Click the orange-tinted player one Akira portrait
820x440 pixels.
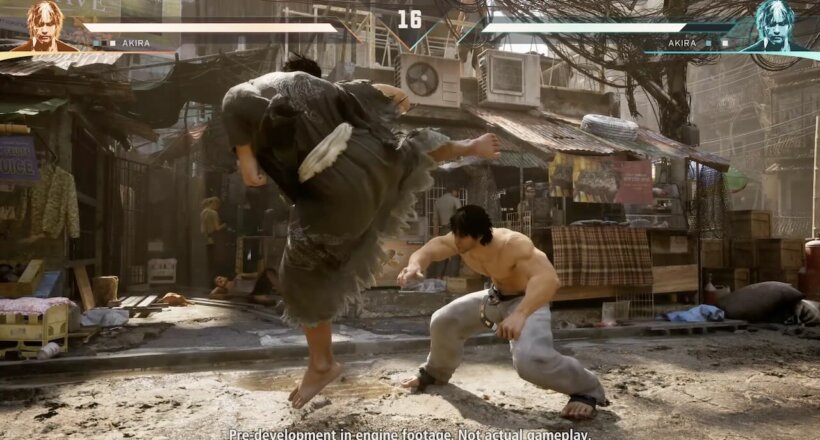point(44,25)
